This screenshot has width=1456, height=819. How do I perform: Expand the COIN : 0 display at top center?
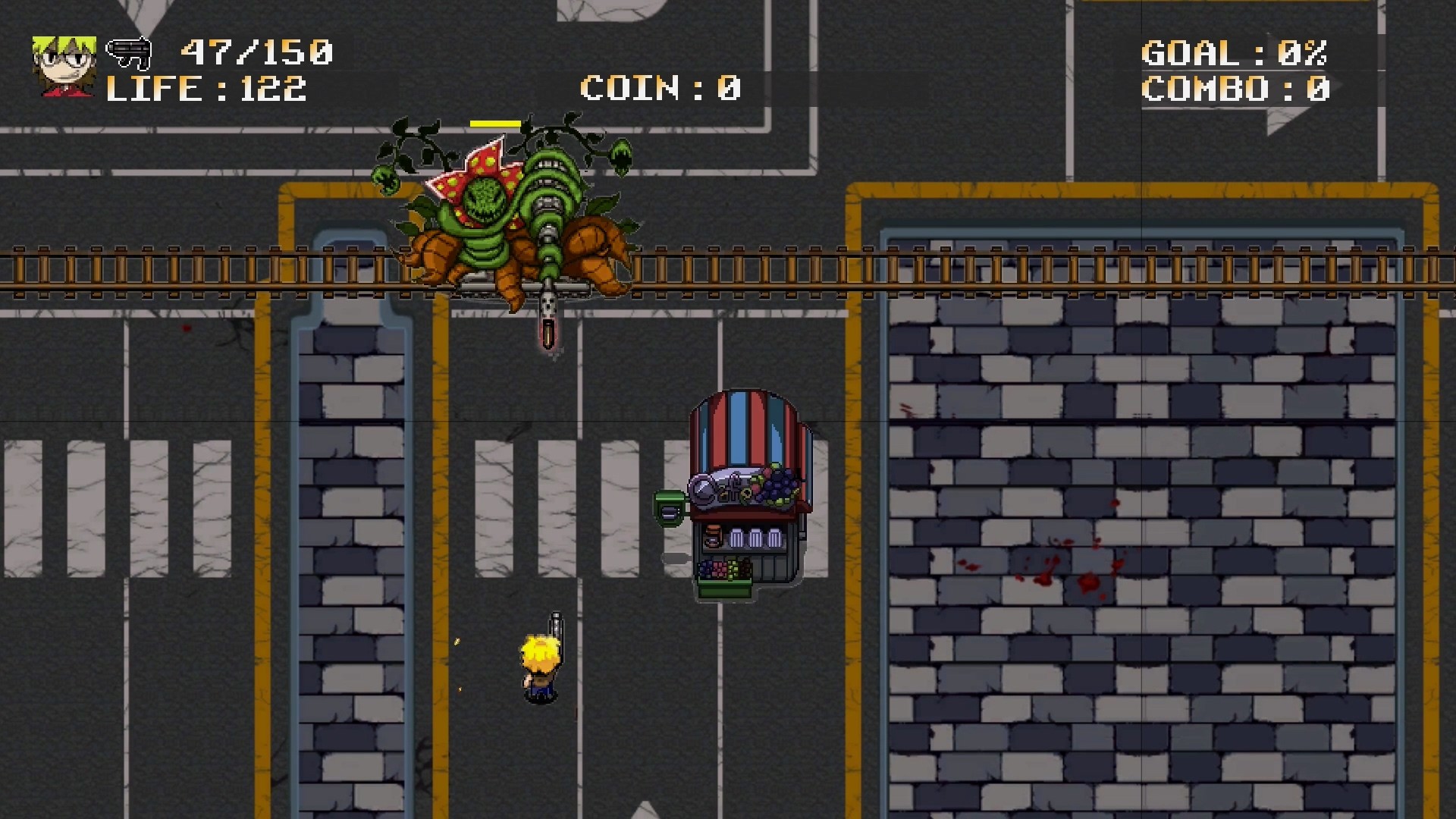(x=658, y=89)
